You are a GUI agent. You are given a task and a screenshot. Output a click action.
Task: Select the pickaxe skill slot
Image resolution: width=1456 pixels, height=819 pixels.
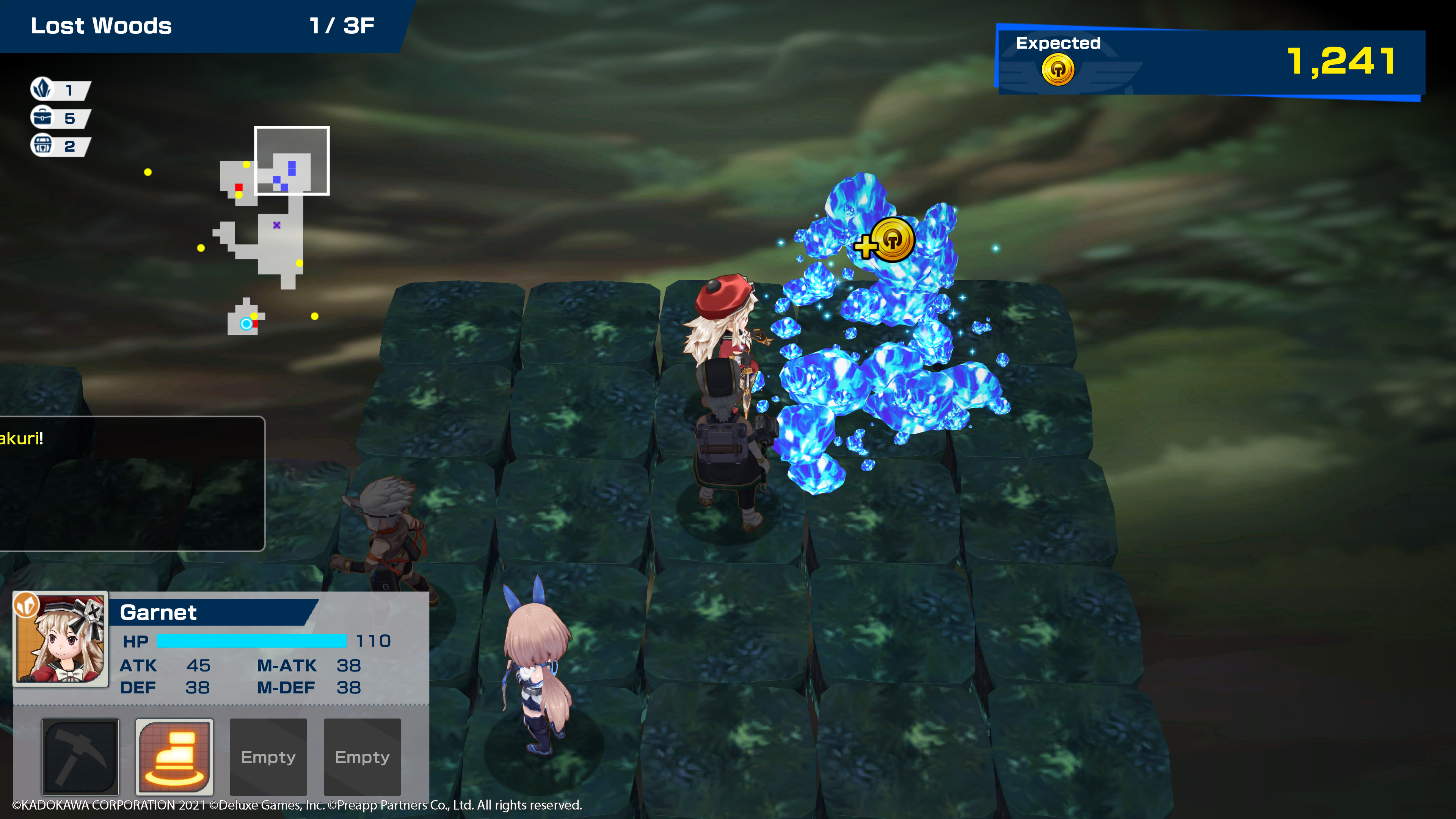pos(80,756)
